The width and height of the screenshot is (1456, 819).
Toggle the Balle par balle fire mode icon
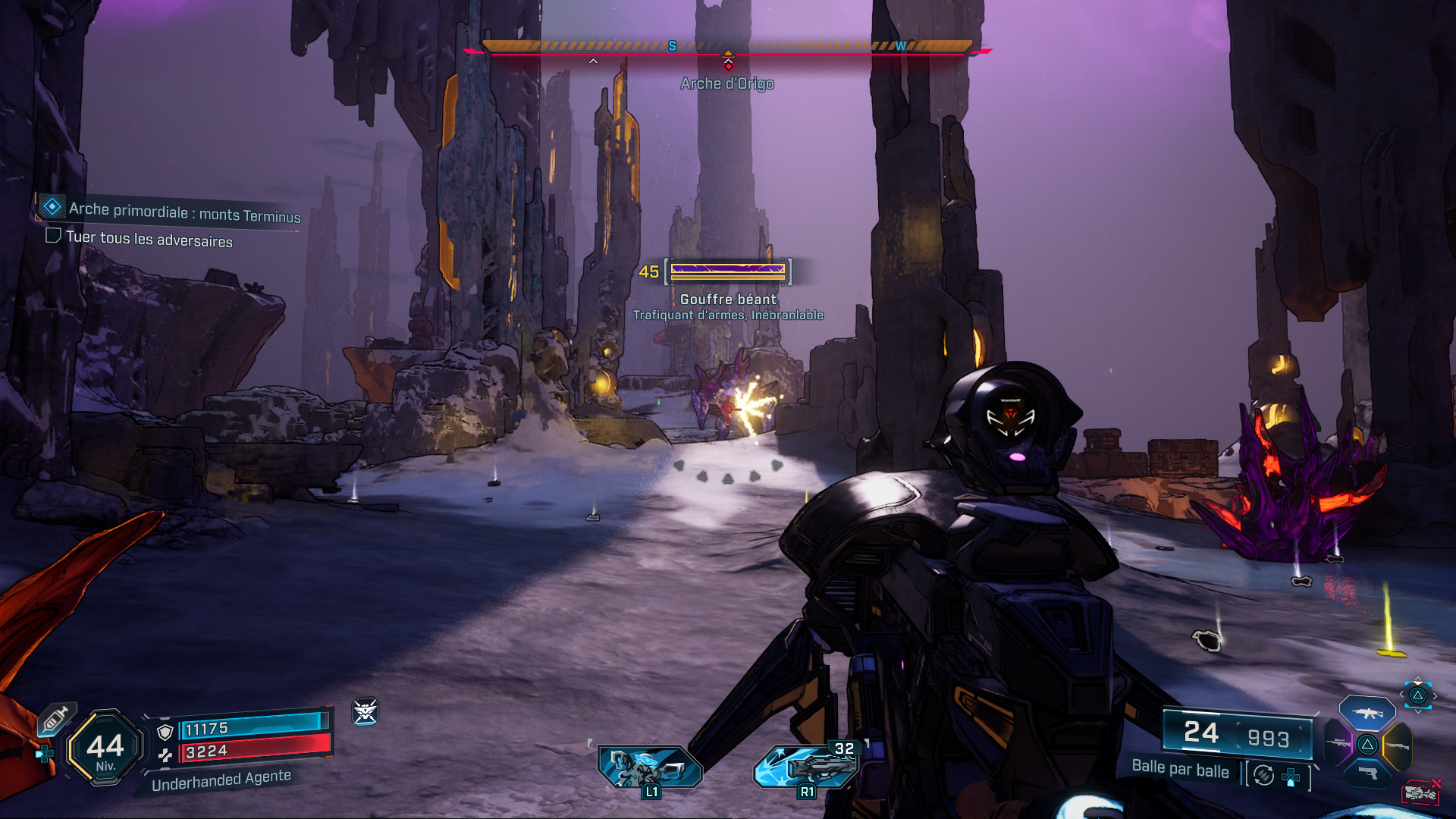point(1263,775)
